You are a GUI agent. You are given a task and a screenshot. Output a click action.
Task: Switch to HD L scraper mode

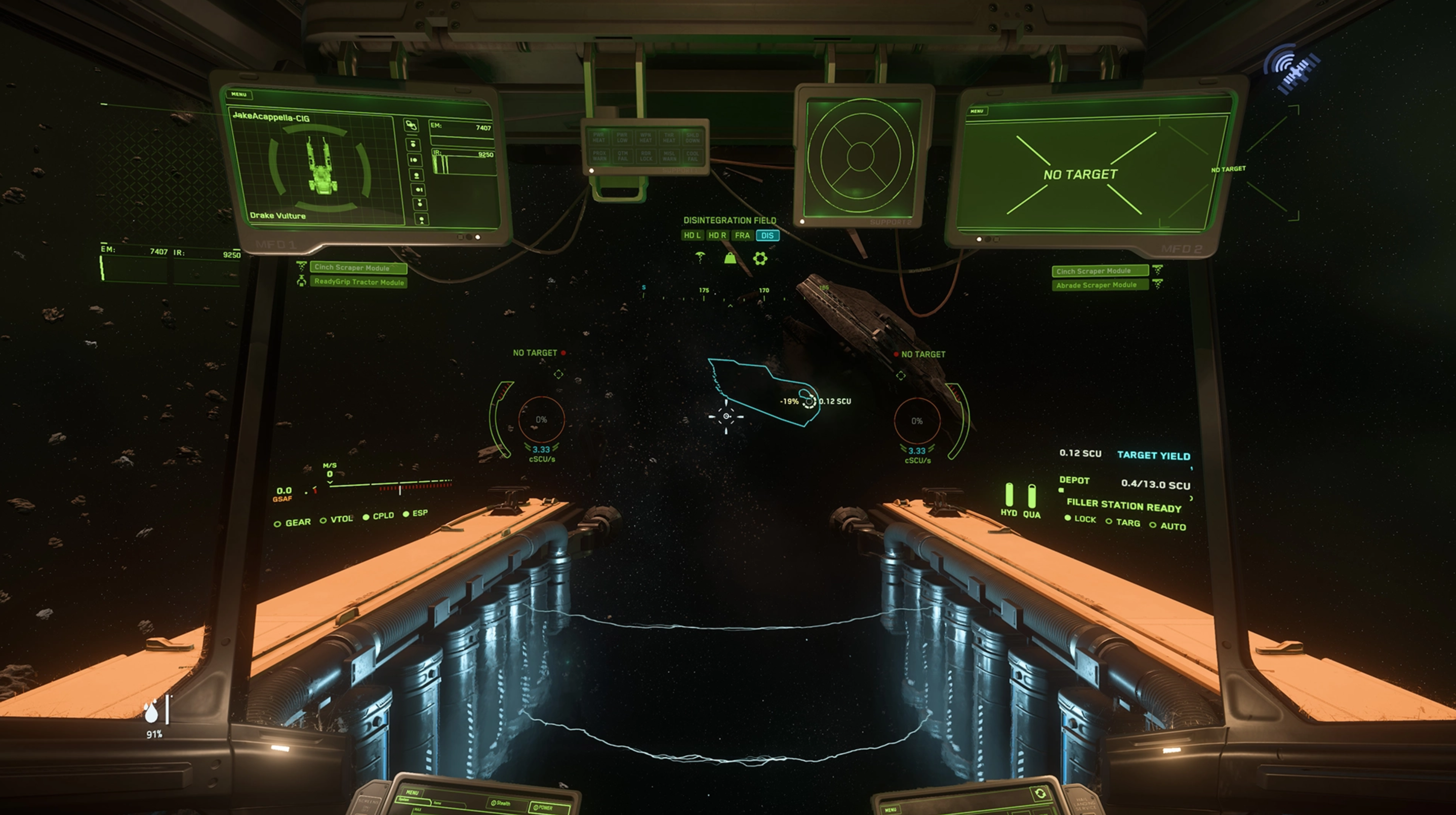(692, 235)
